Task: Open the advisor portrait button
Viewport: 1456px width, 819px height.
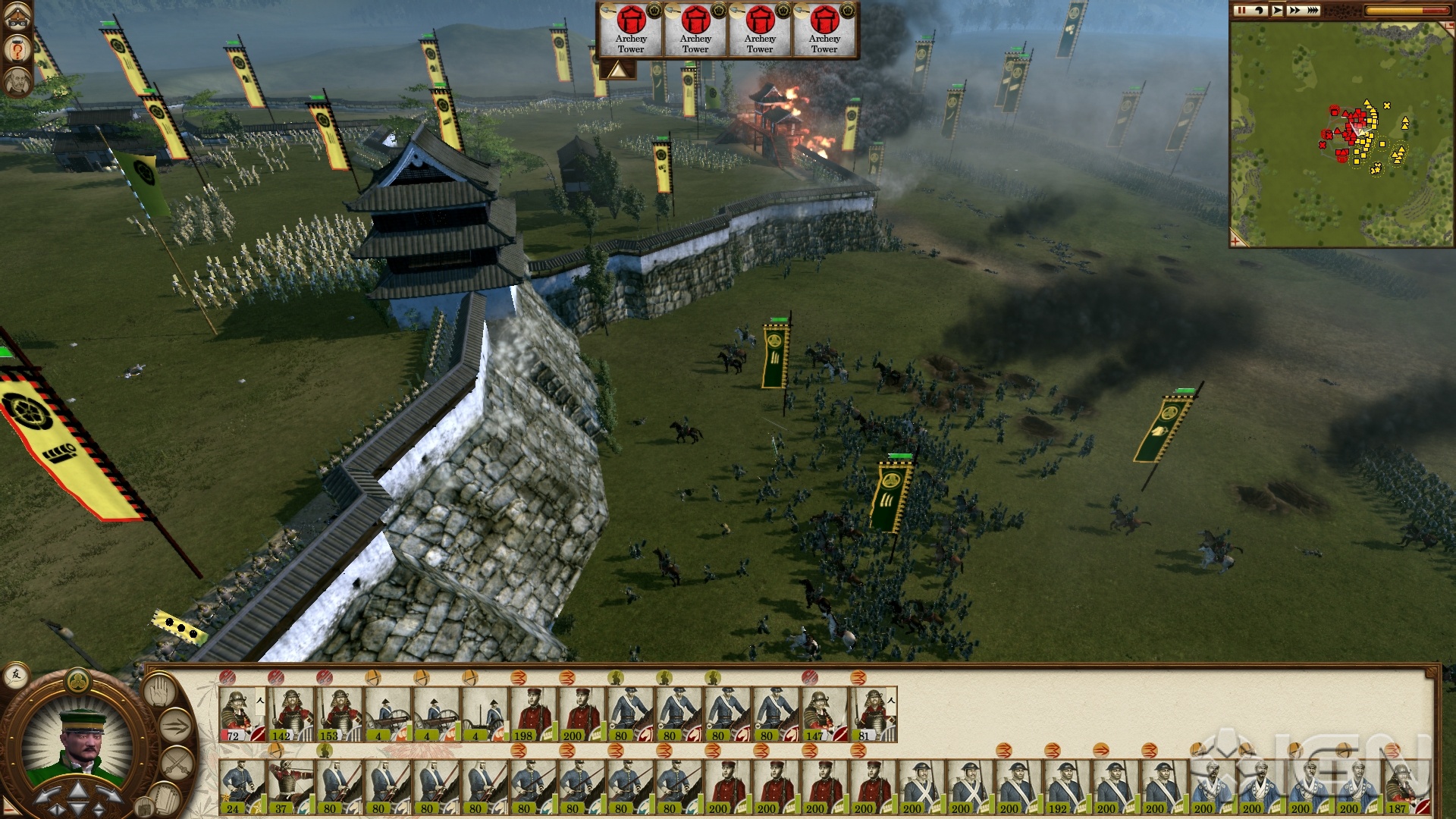Action: (x=17, y=82)
